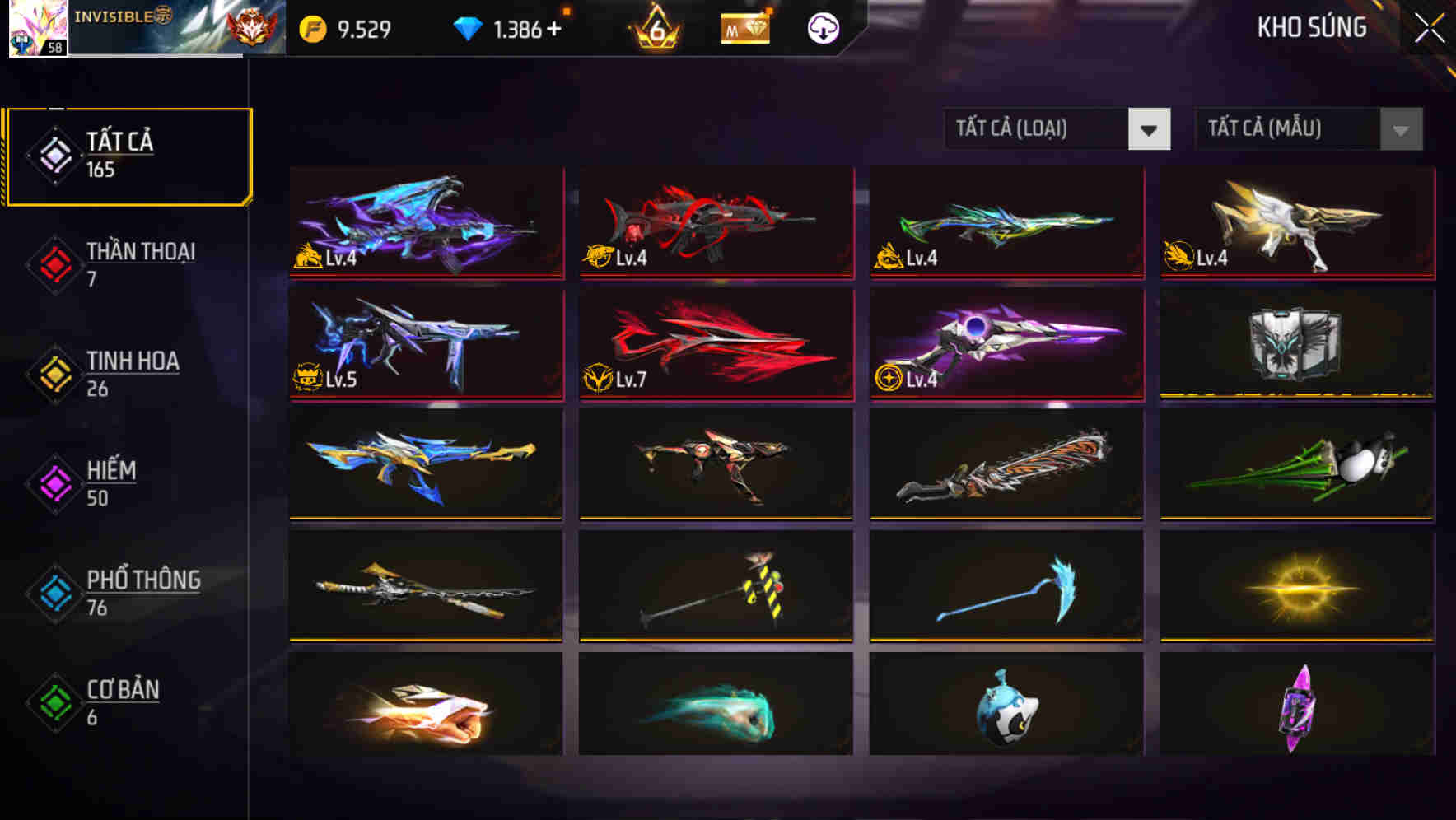Select the red Lv.7 weapon skin
The image size is (1456, 820).
pos(715,343)
